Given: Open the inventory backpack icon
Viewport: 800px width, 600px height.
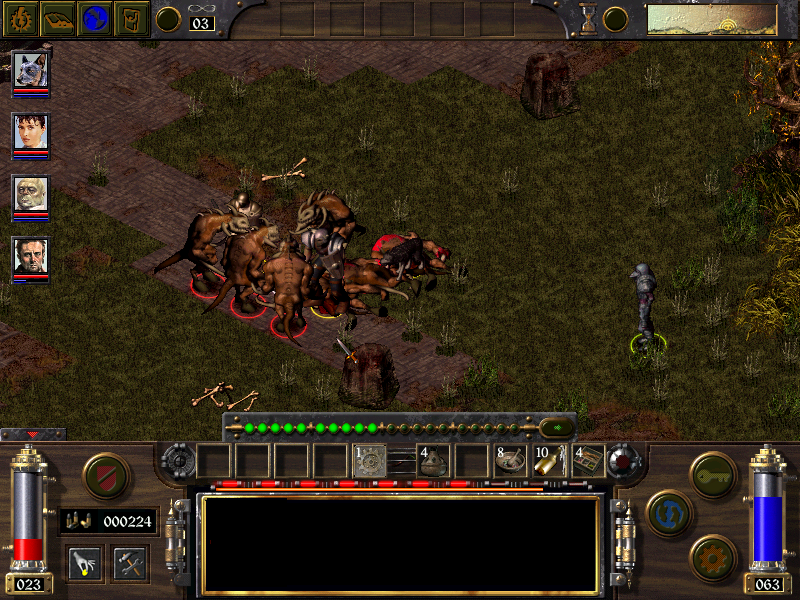Looking at the screenshot, I should click(131, 18).
